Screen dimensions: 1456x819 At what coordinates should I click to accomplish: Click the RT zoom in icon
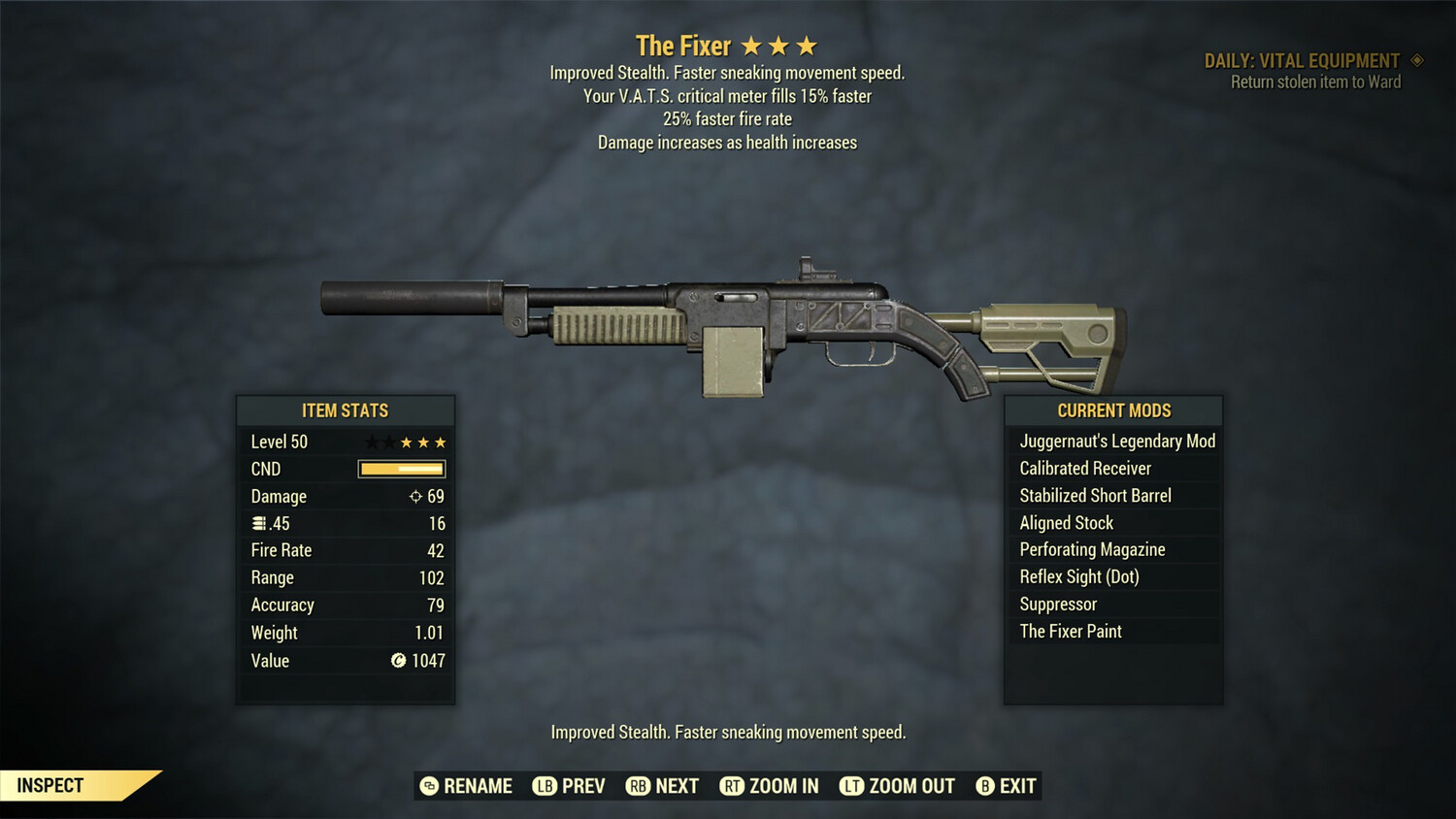pyautogui.click(x=734, y=786)
